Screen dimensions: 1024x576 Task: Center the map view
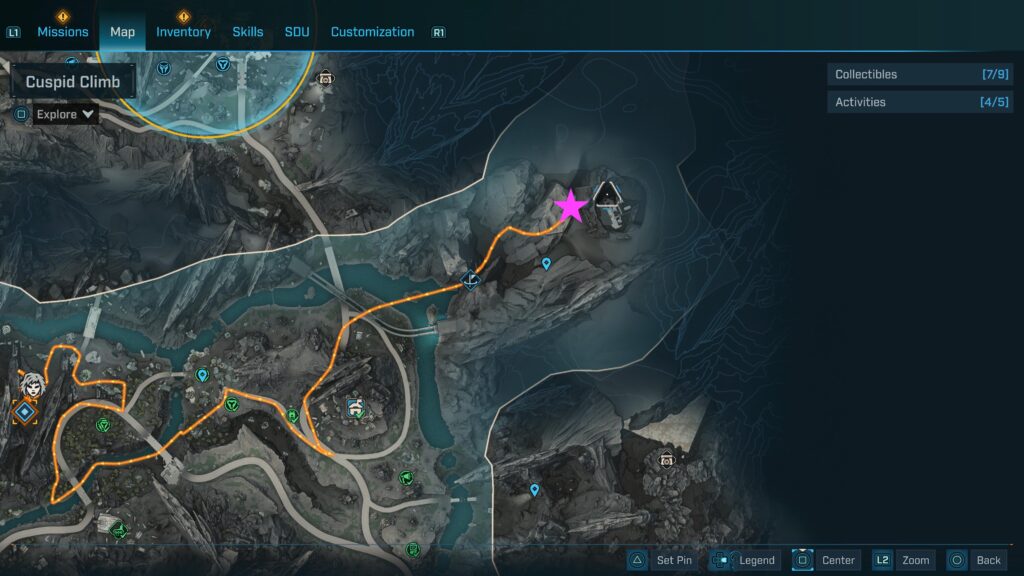point(825,560)
